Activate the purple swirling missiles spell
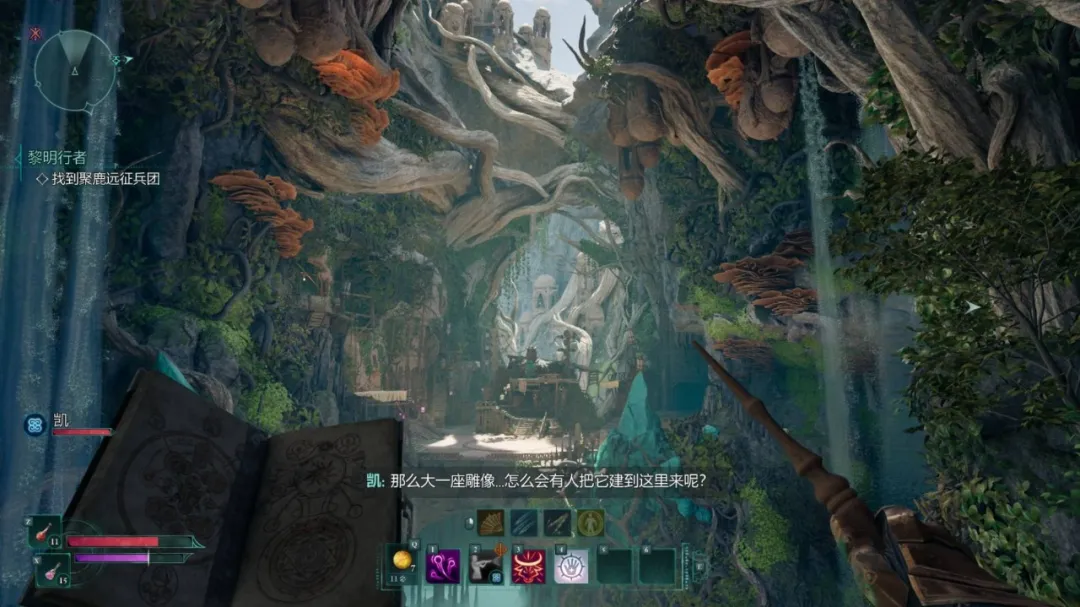The width and height of the screenshot is (1080, 607). pos(443,566)
